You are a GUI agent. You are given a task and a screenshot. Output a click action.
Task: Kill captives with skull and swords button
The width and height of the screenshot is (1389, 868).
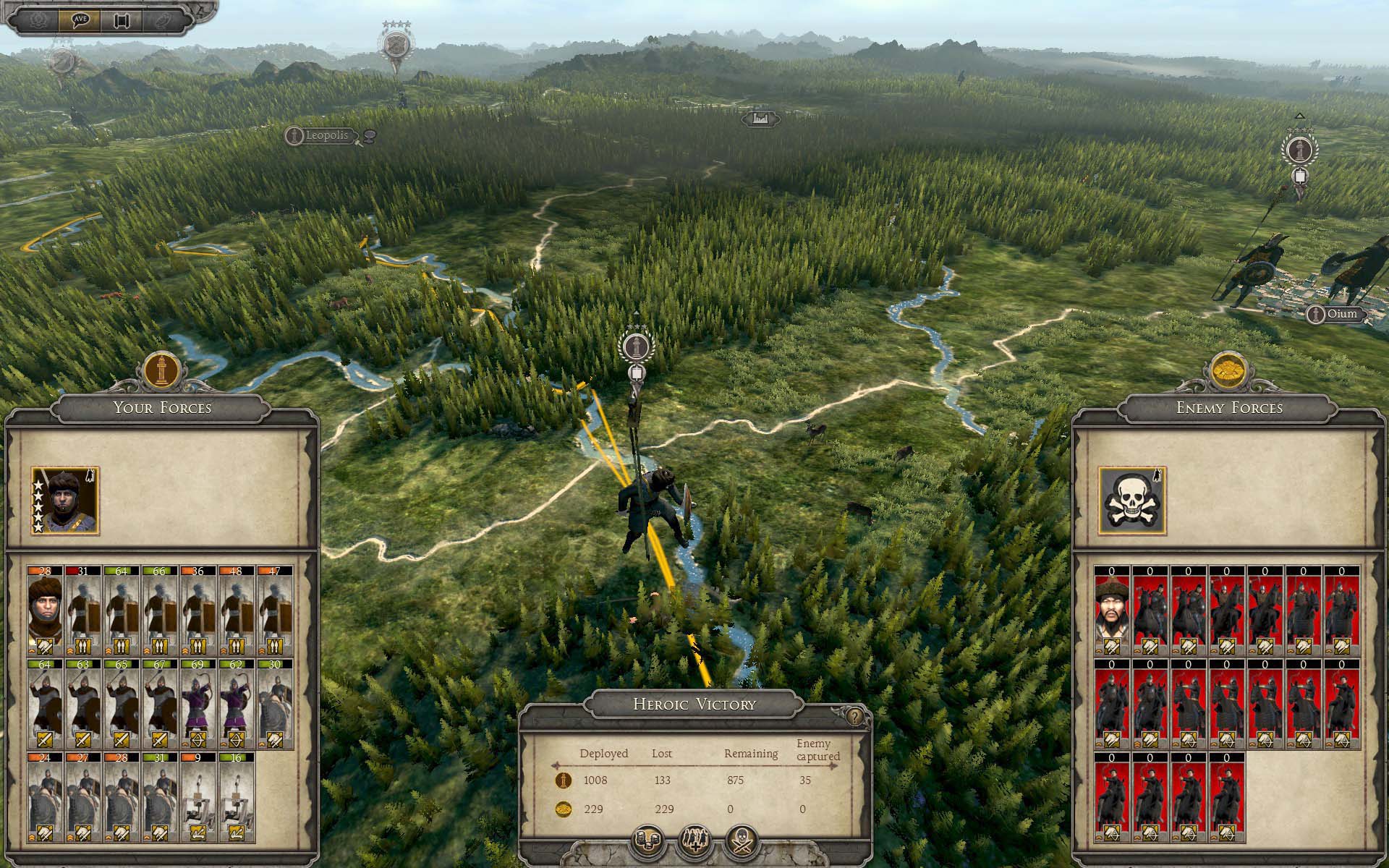coord(742,841)
